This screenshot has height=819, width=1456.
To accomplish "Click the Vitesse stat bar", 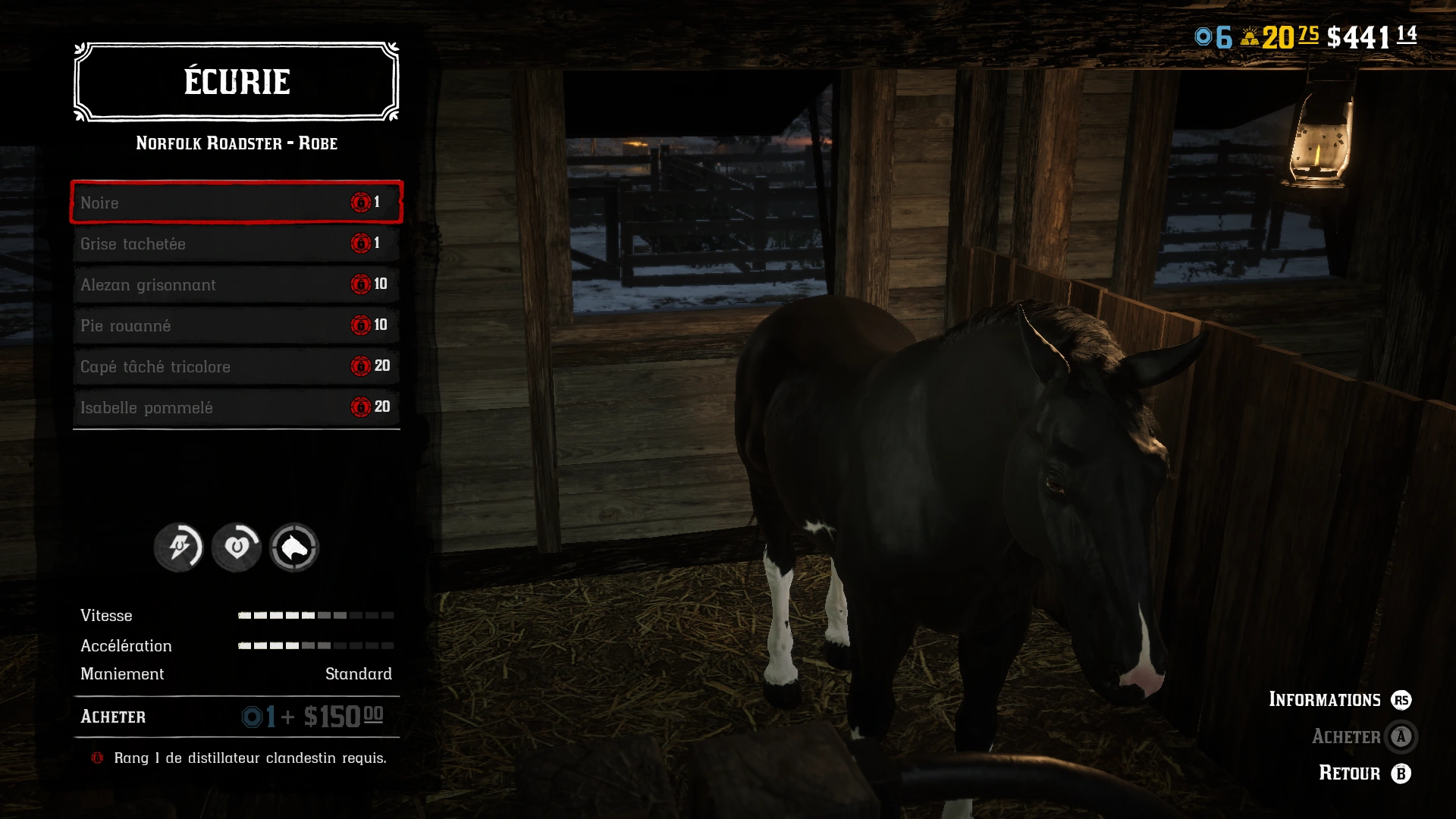I will click(x=315, y=616).
